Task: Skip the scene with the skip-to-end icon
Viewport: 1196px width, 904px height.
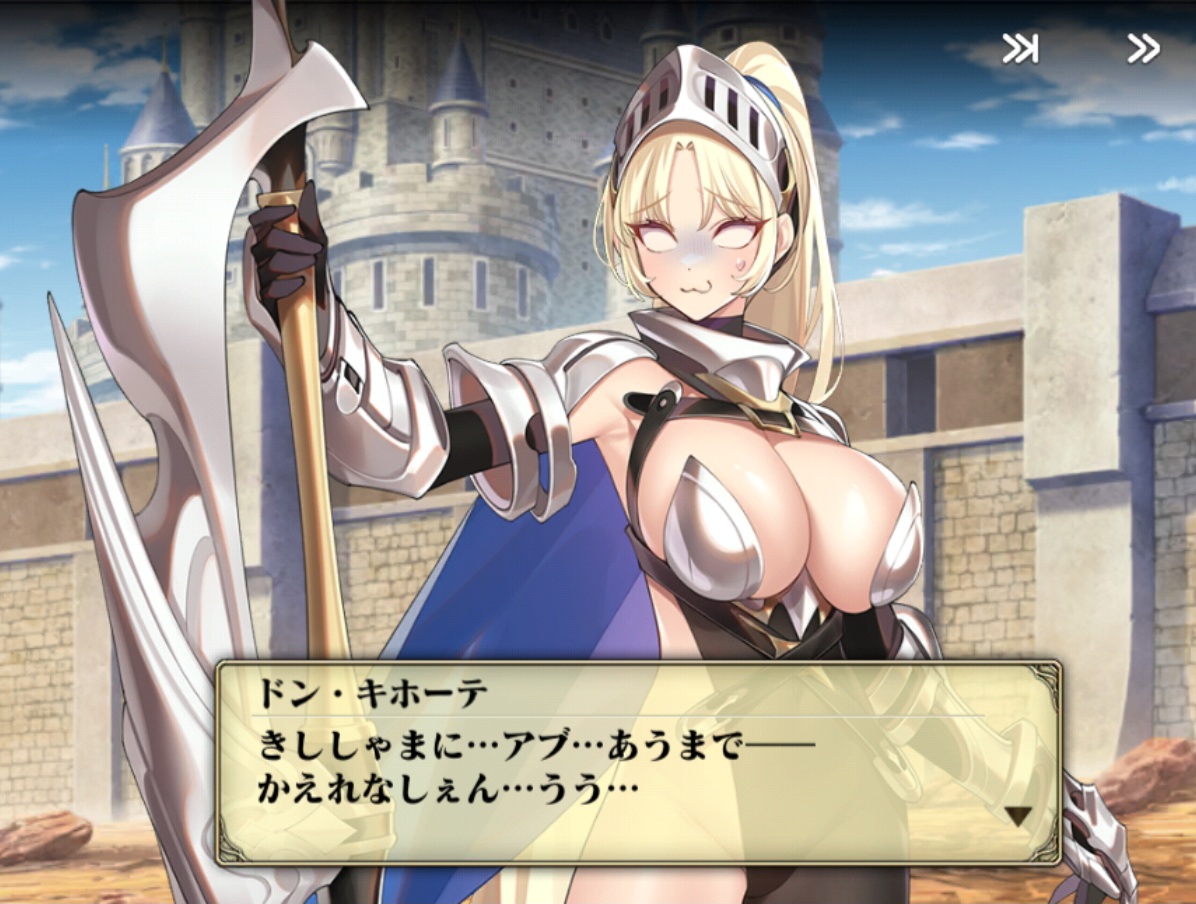Action: pyautogui.click(x=1019, y=49)
